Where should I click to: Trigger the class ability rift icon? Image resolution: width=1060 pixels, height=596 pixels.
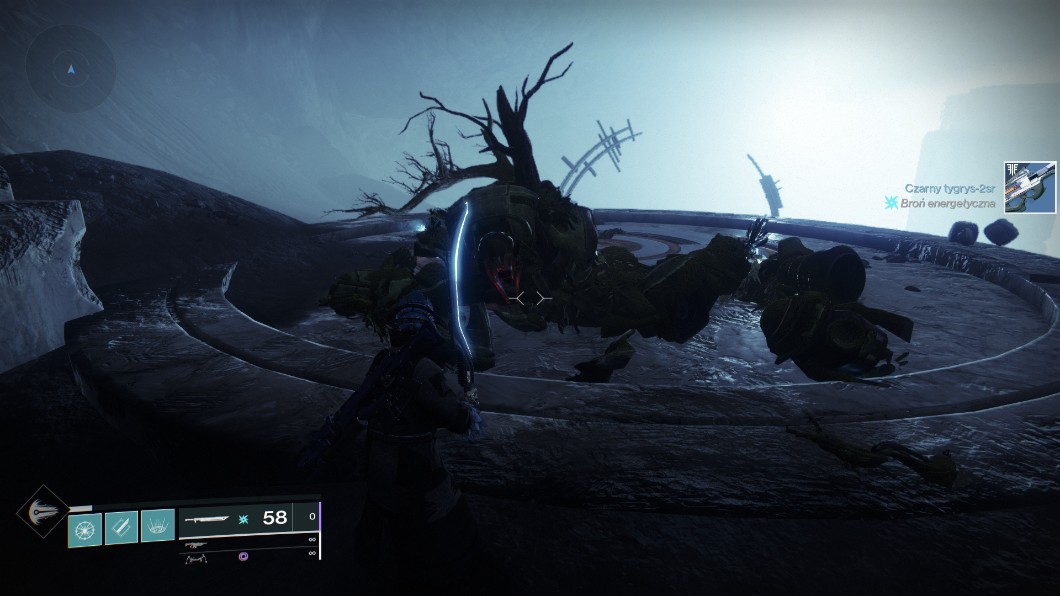click(x=158, y=526)
